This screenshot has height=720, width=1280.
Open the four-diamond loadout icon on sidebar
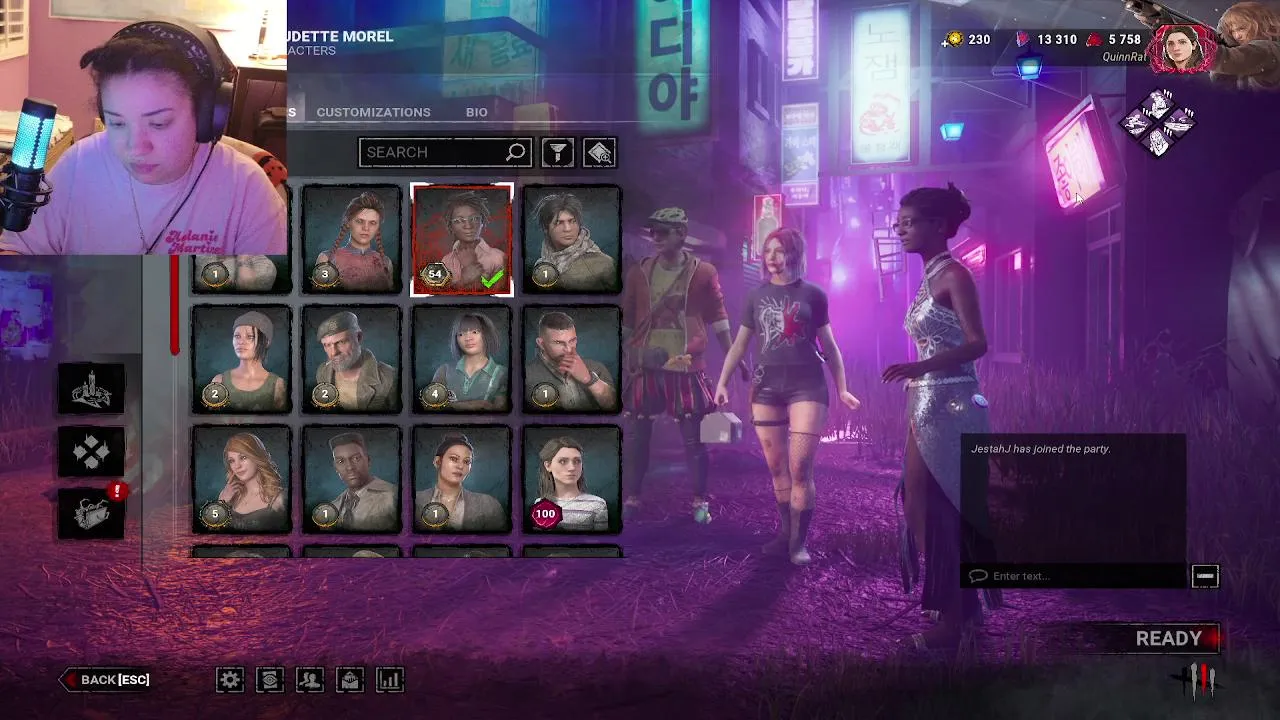91,452
